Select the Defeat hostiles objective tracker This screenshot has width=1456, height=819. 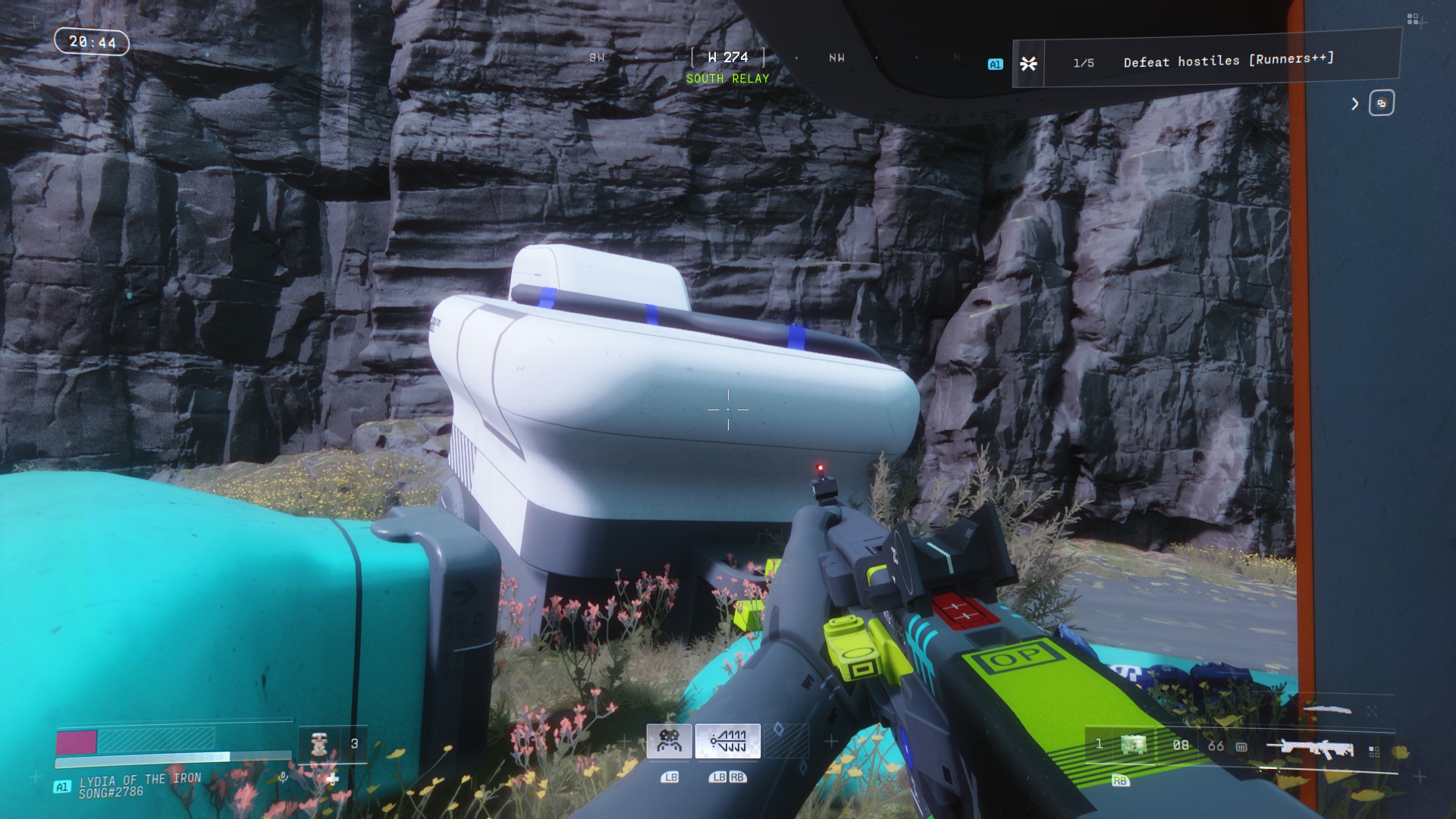coord(1228,60)
